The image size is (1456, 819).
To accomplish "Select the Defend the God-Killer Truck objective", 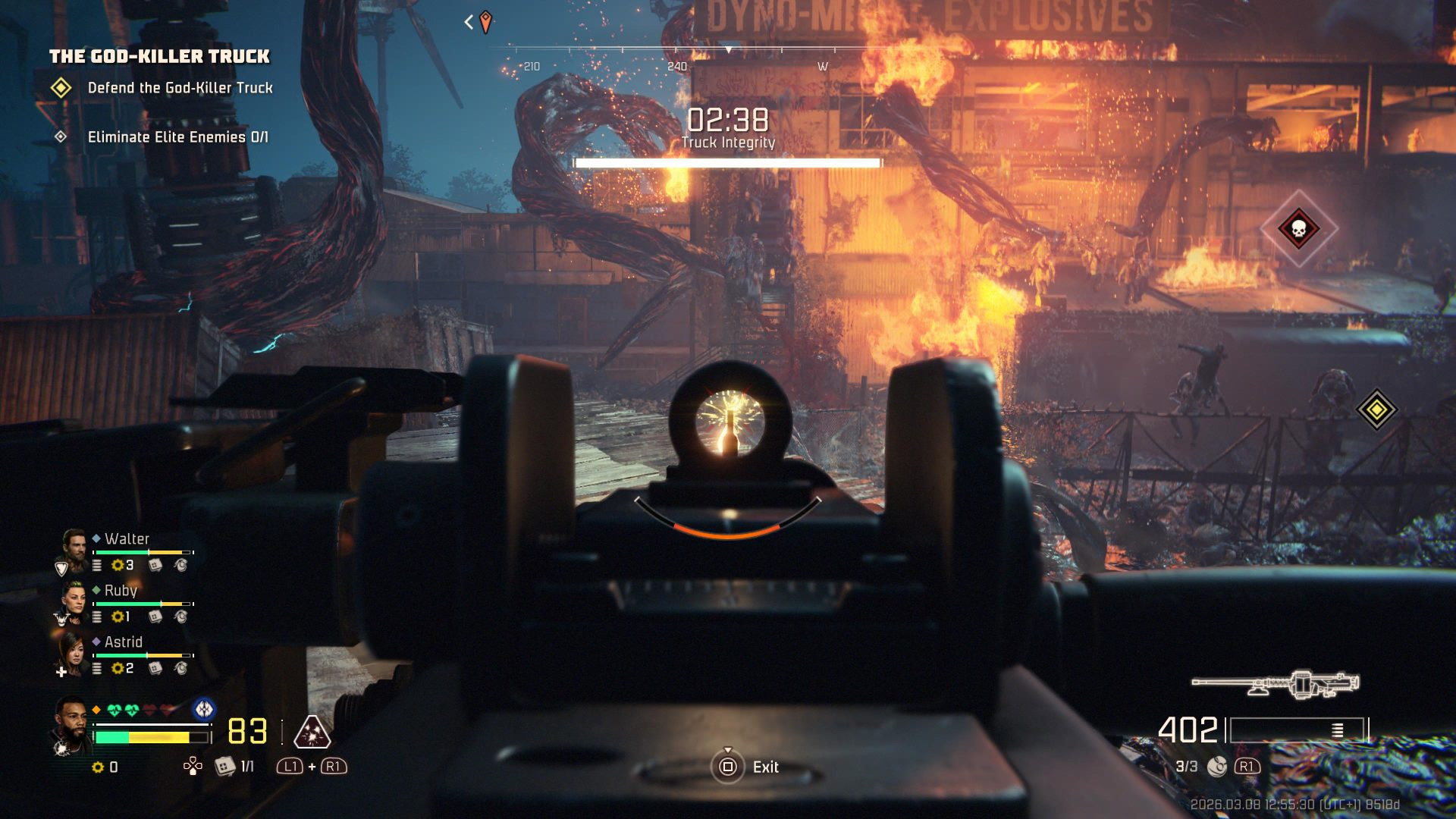I will [180, 88].
